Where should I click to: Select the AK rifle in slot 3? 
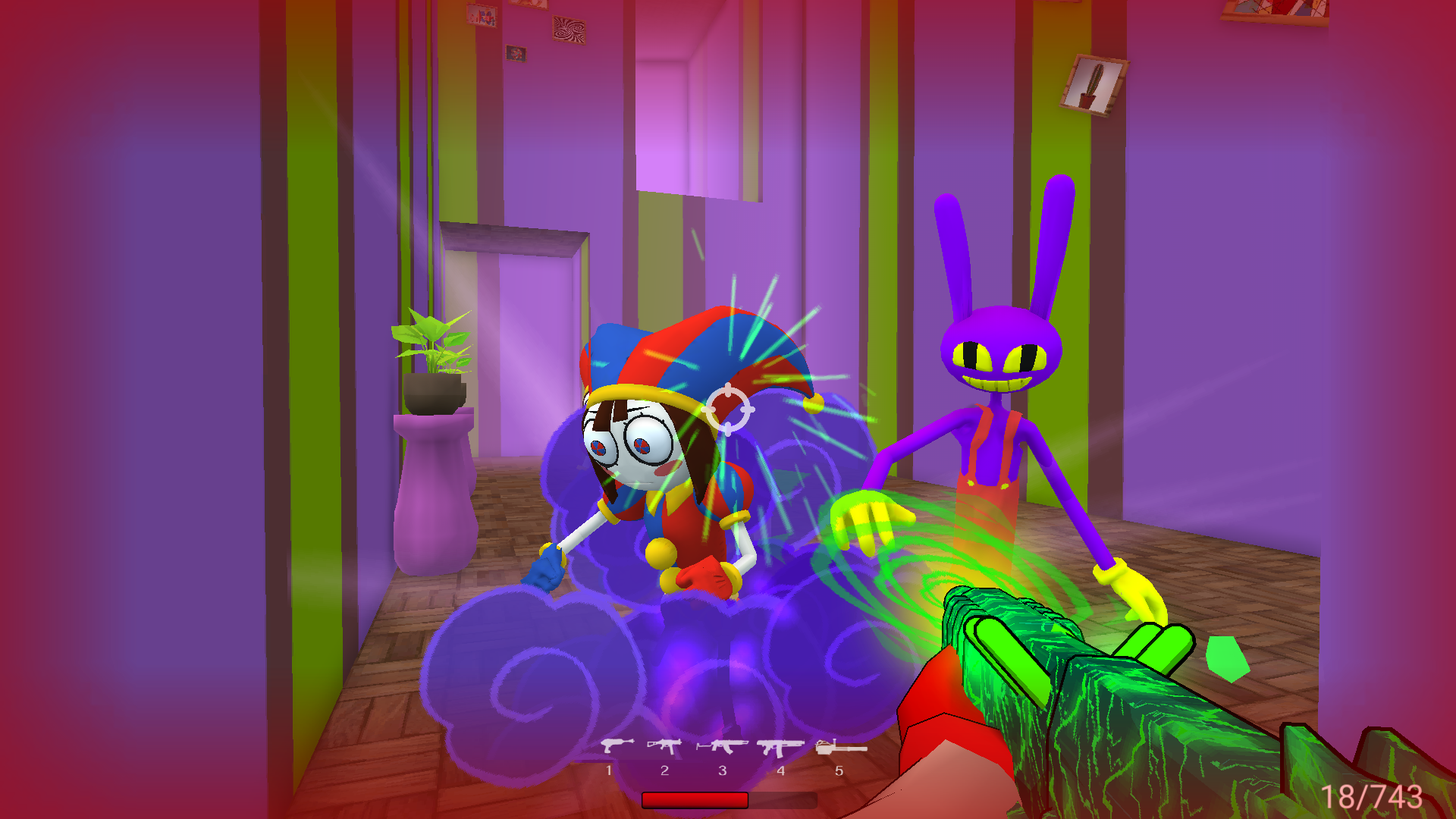click(x=722, y=746)
